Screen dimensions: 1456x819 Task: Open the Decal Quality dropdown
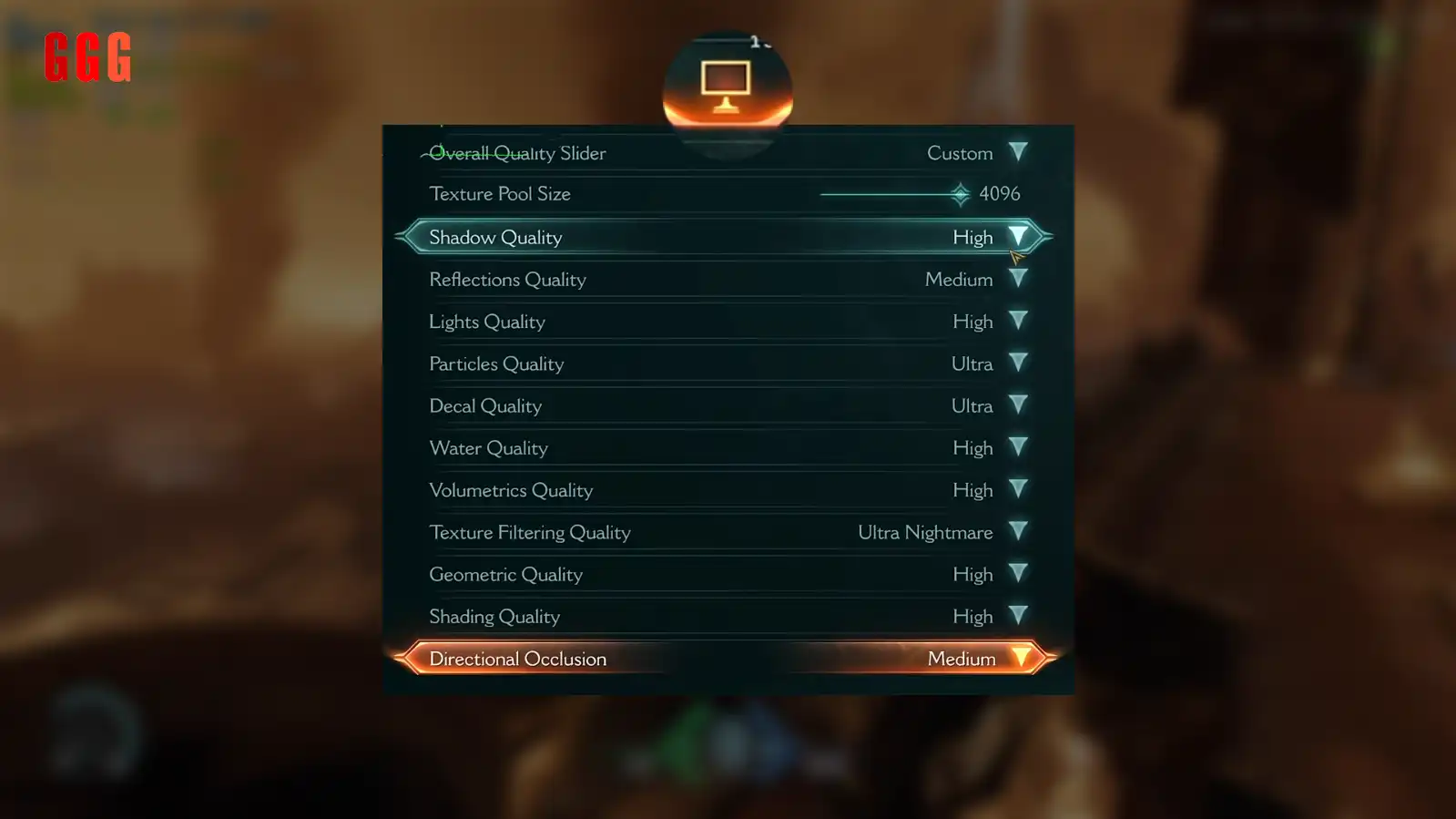tap(1017, 405)
